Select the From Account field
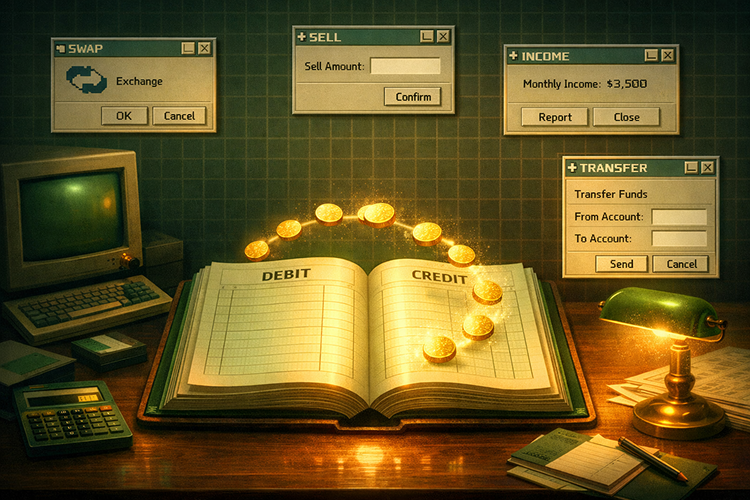 (679, 217)
